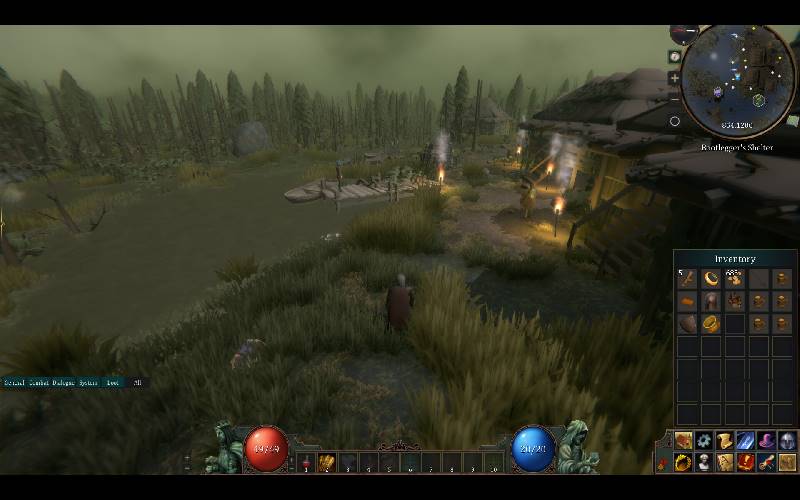Viewport: 800px width, 500px height.
Task: Pick the chainmail coif inventory item
Action: [x=711, y=301]
